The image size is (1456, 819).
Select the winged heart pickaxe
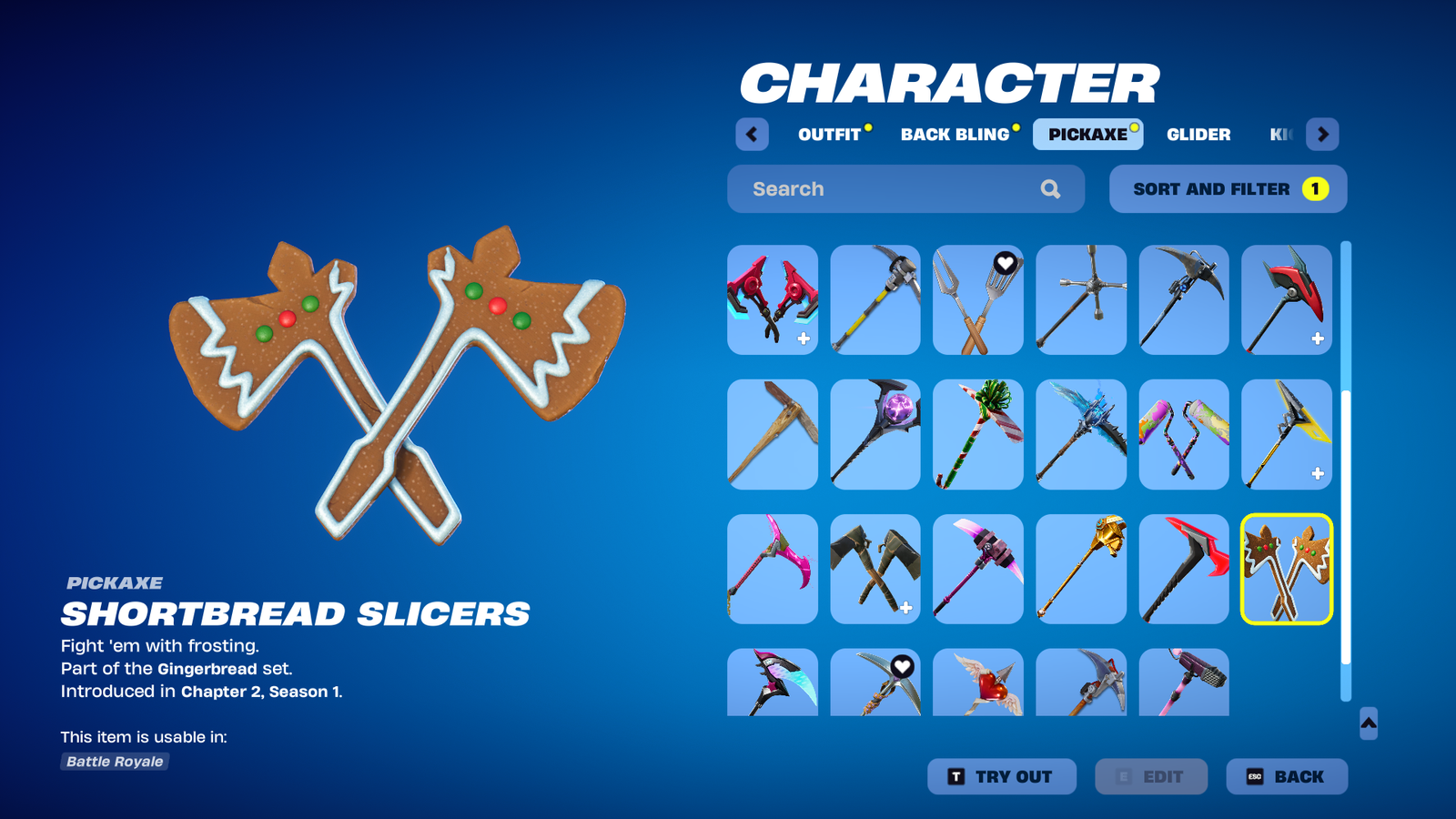[x=977, y=683]
